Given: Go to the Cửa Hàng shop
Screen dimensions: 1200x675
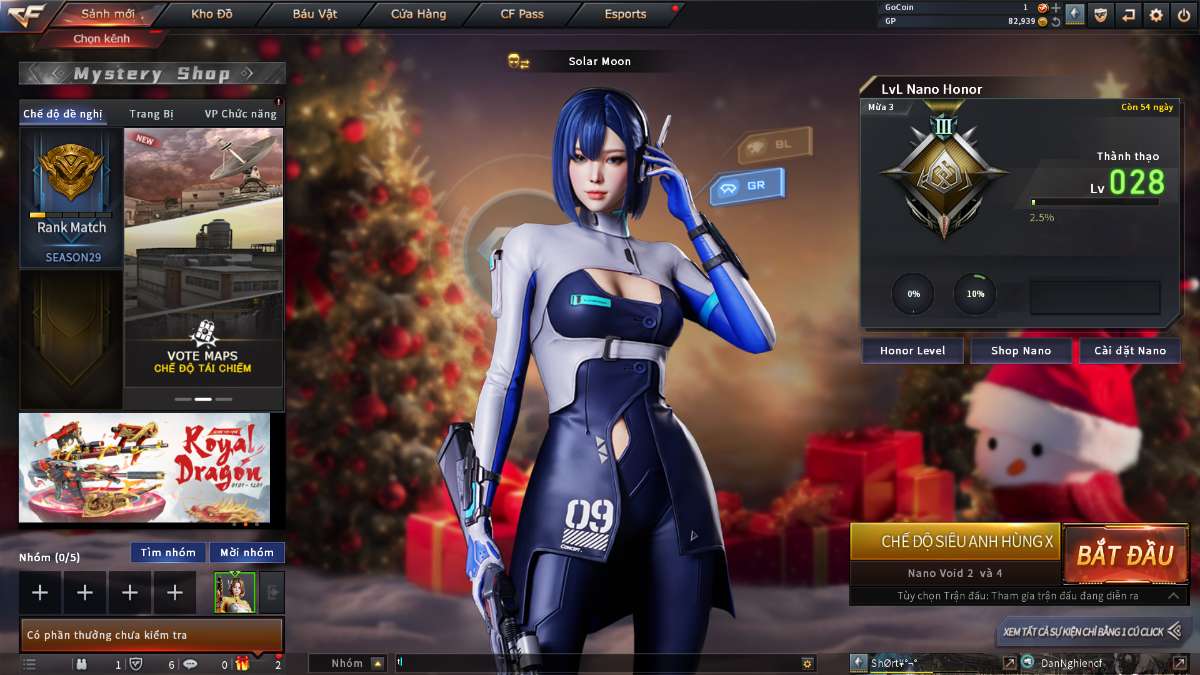Looking at the screenshot, I should pos(418,14).
